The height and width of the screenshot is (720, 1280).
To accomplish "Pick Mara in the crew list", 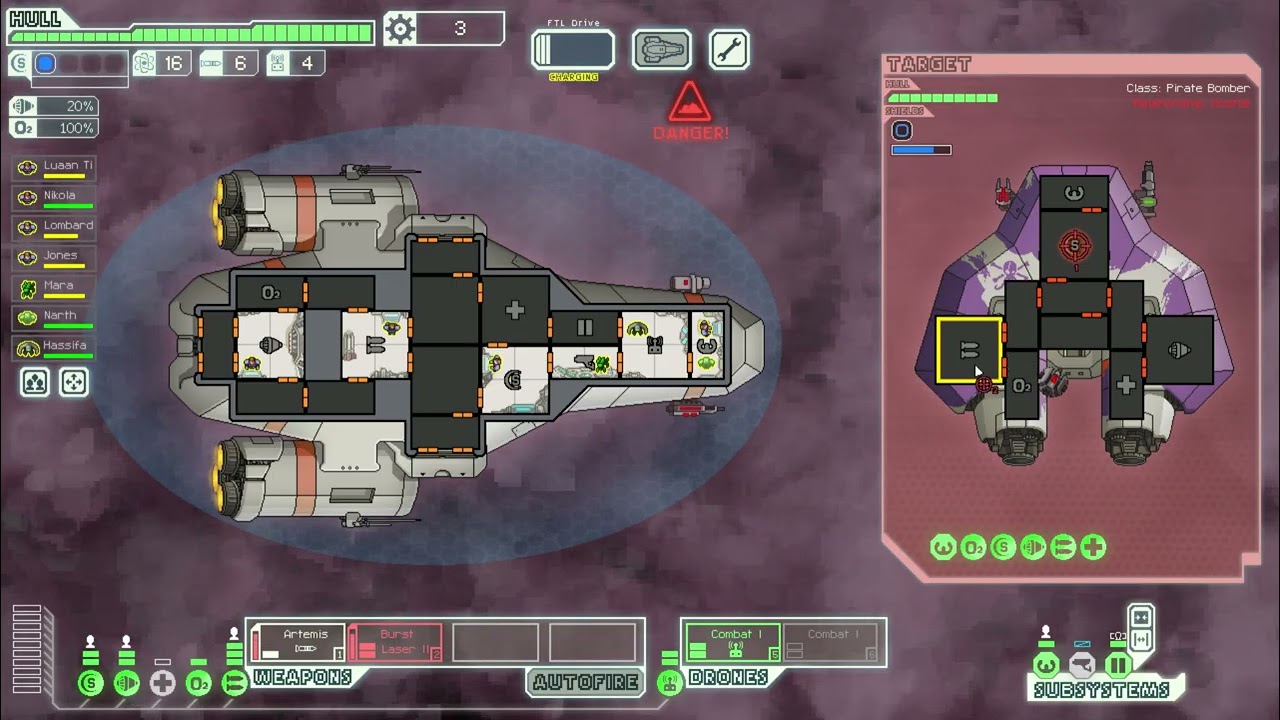I will click(55, 287).
